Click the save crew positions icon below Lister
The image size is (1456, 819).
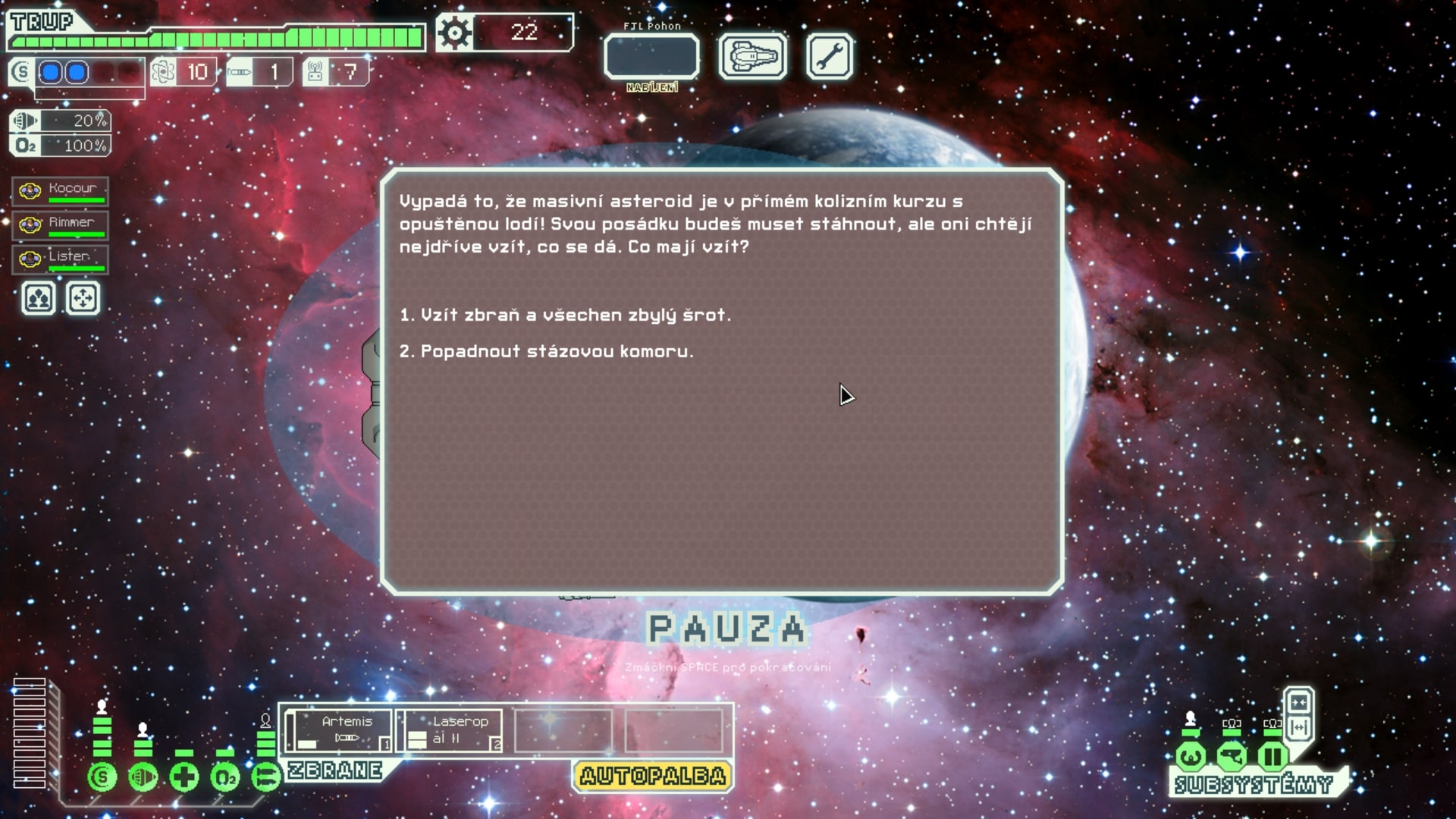[x=37, y=299]
